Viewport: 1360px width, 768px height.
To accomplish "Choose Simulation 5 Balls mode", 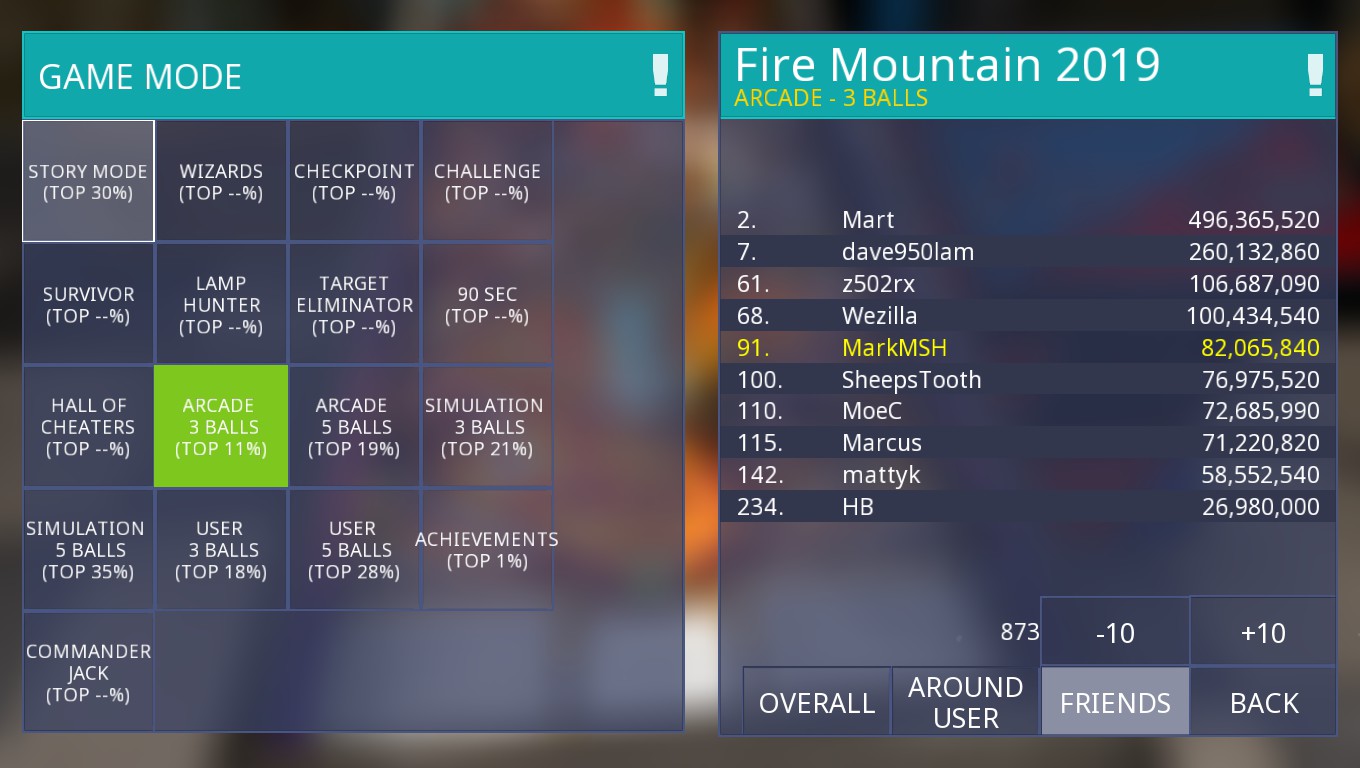I will (88, 549).
